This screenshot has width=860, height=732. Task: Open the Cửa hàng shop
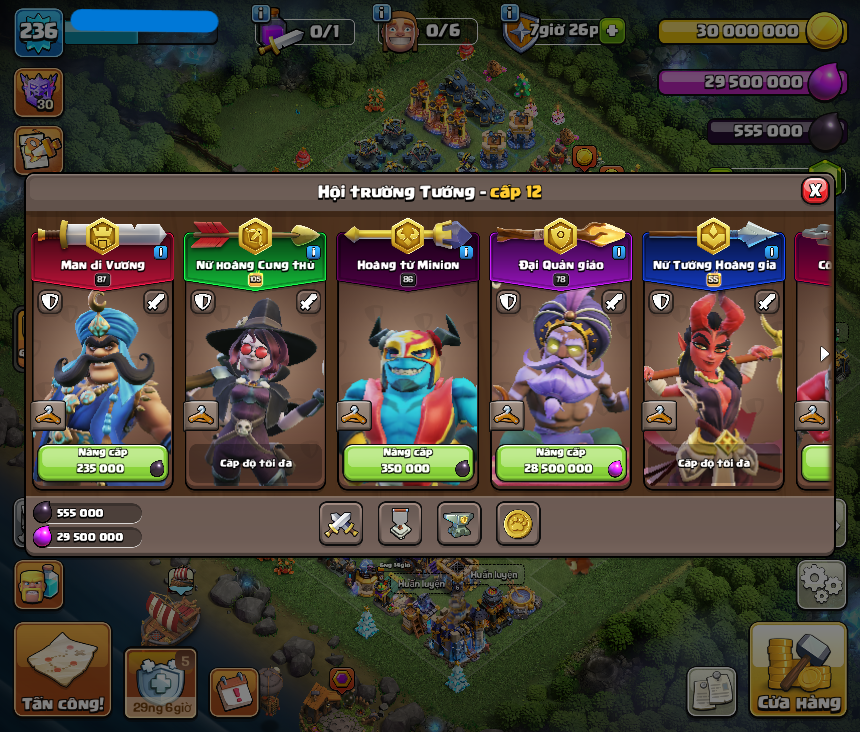pos(798,670)
